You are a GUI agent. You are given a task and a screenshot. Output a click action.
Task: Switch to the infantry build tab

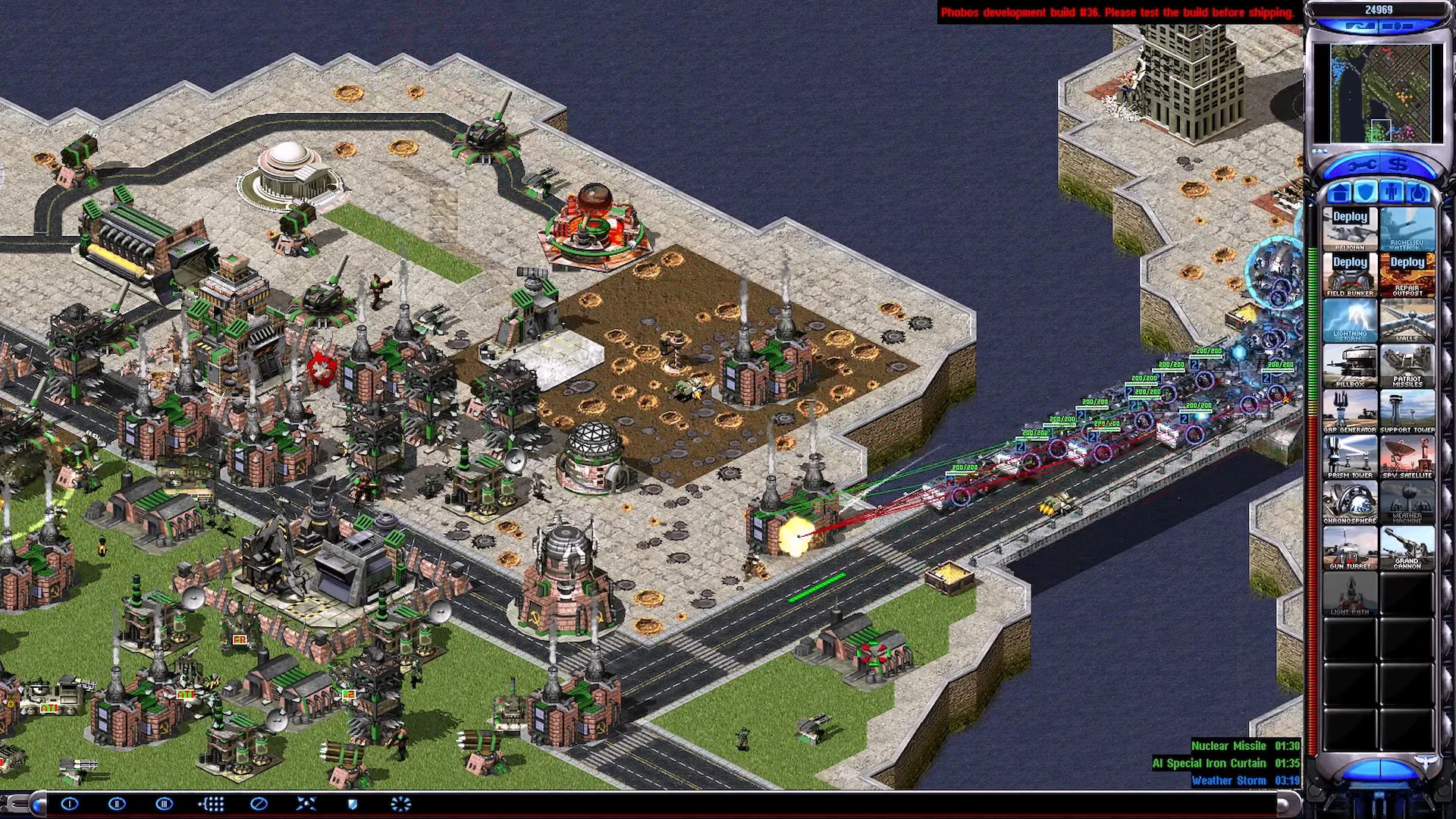[1391, 192]
